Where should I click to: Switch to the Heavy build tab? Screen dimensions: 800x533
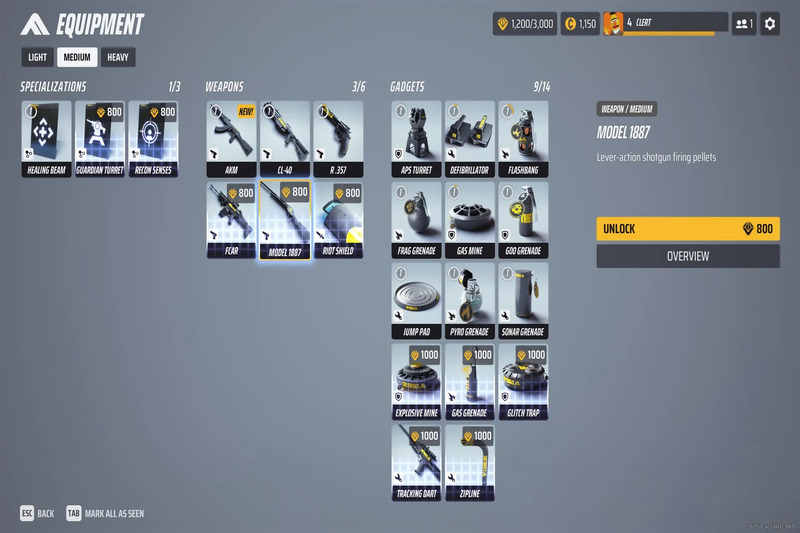pos(118,57)
